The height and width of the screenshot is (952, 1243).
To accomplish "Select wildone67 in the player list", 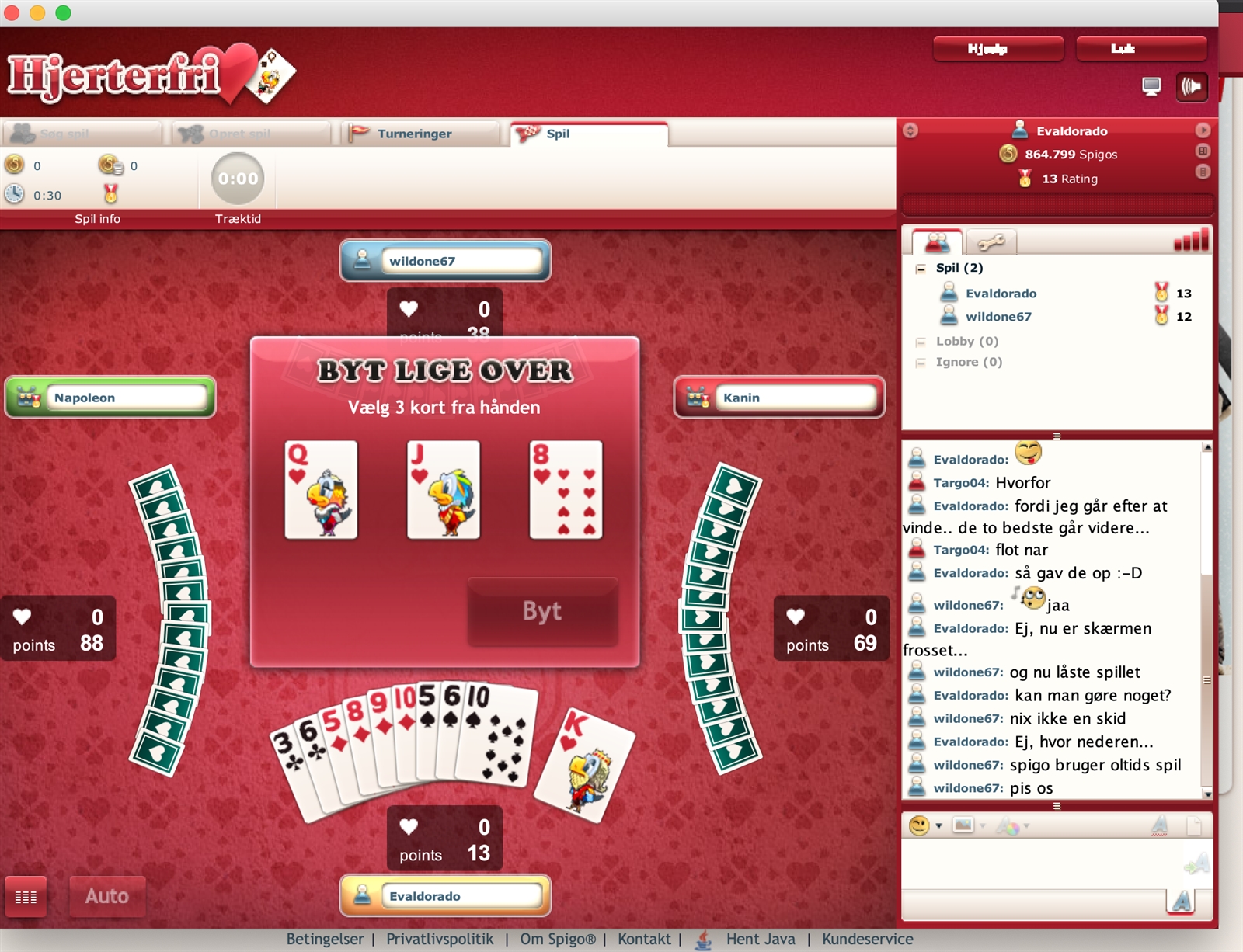I will click(998, 317).
